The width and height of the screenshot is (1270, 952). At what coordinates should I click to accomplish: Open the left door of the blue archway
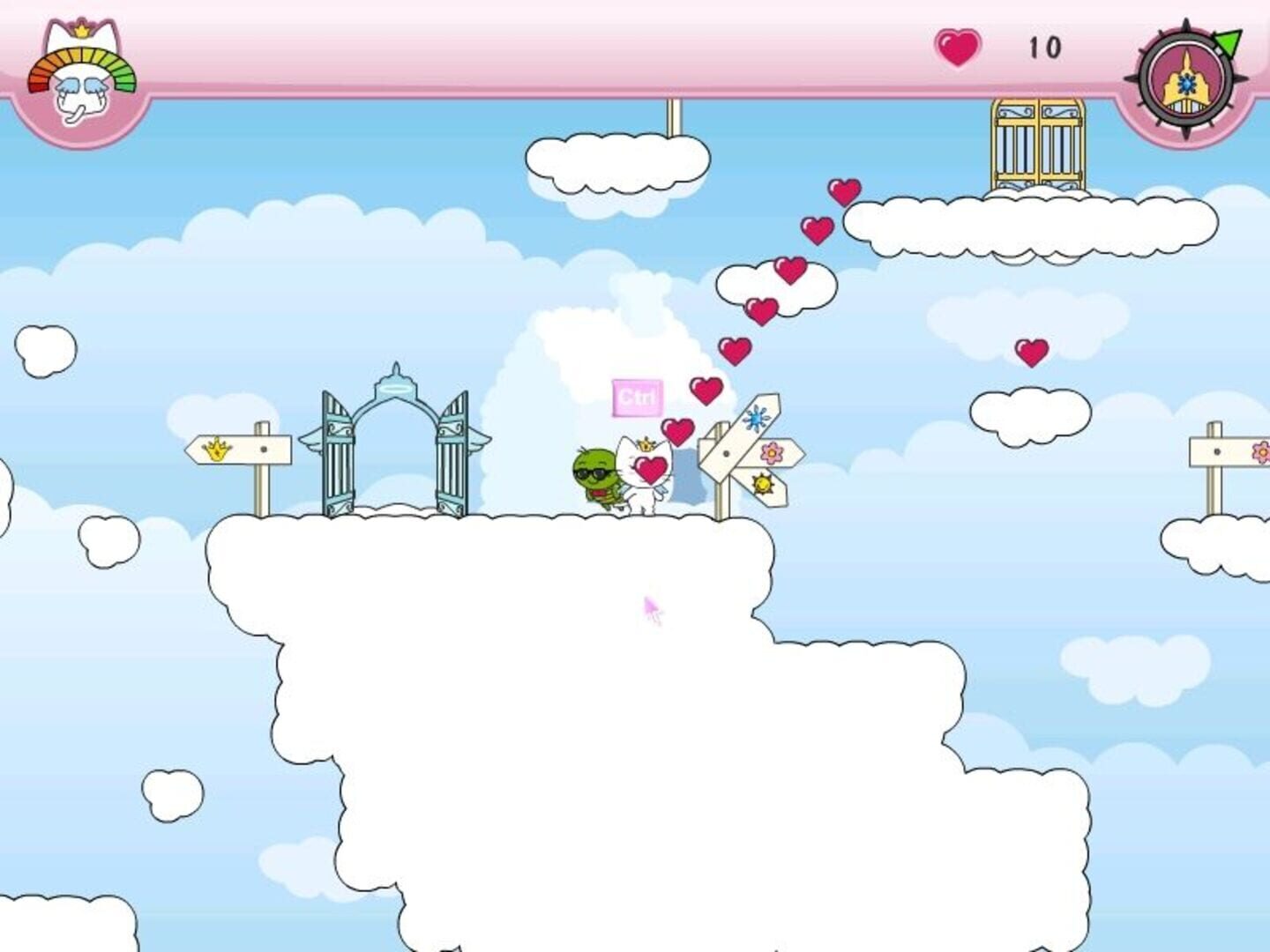click(340, 454)
